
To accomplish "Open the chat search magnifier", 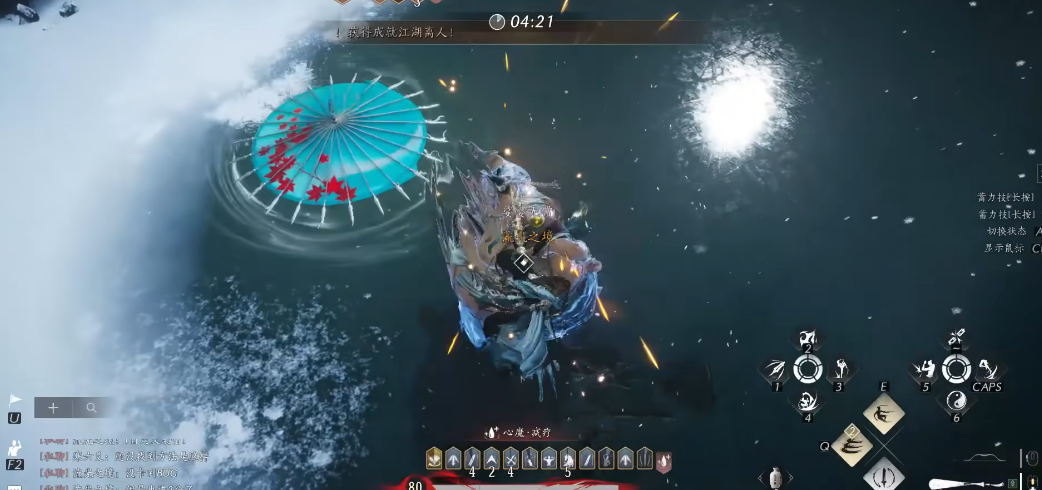I will click(x=91, y=408).
